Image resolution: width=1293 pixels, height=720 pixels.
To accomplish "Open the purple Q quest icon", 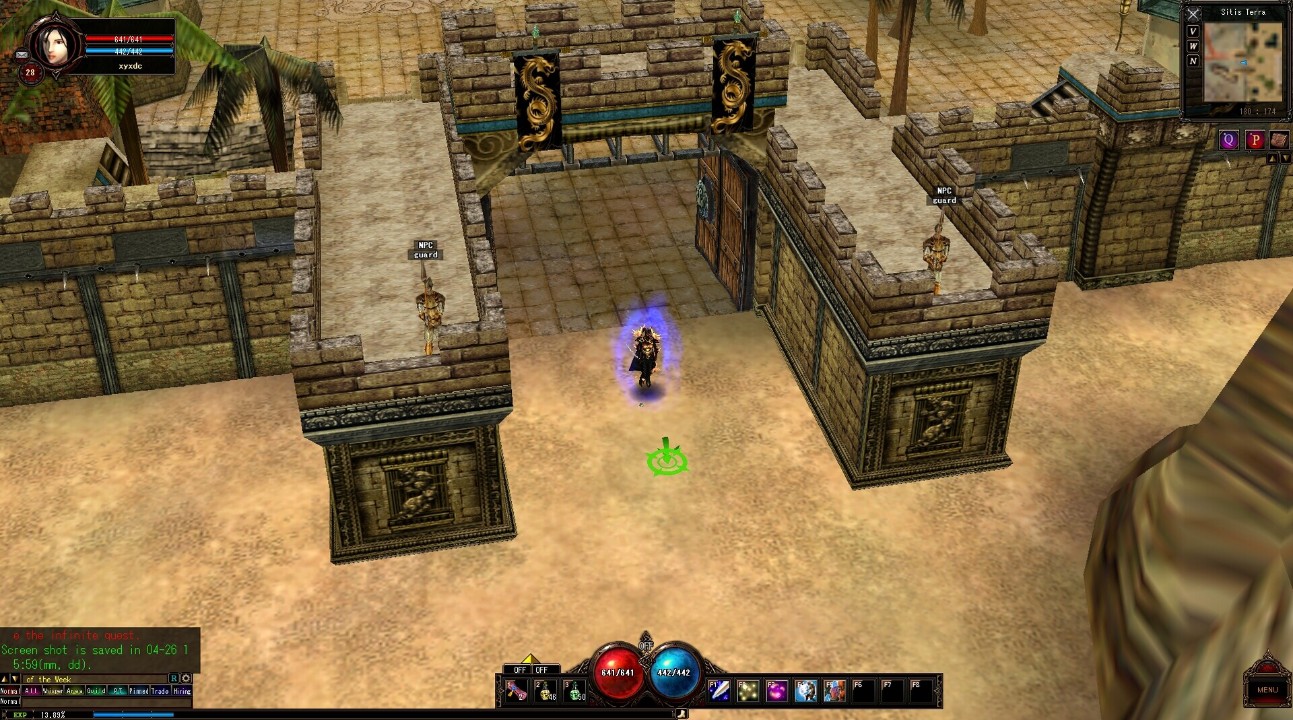I will point(1229,140).
